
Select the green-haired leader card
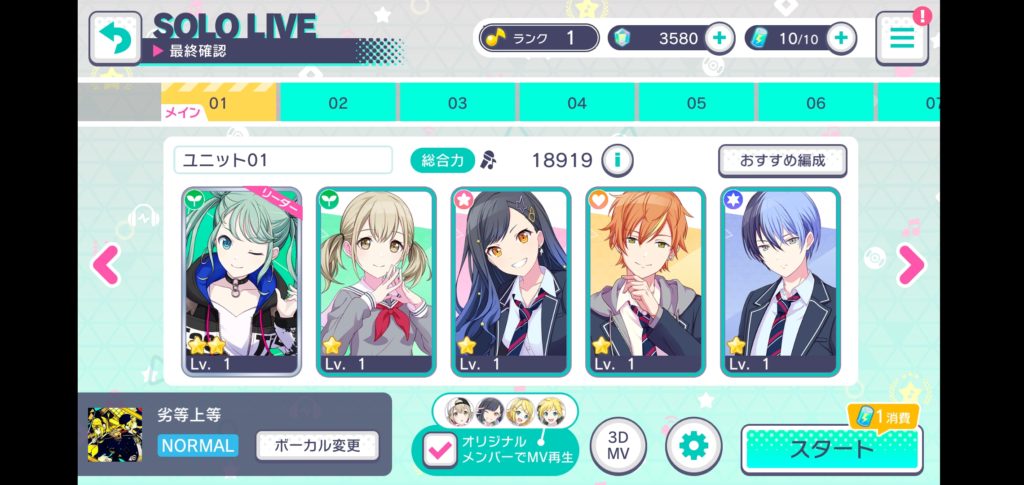241,281
